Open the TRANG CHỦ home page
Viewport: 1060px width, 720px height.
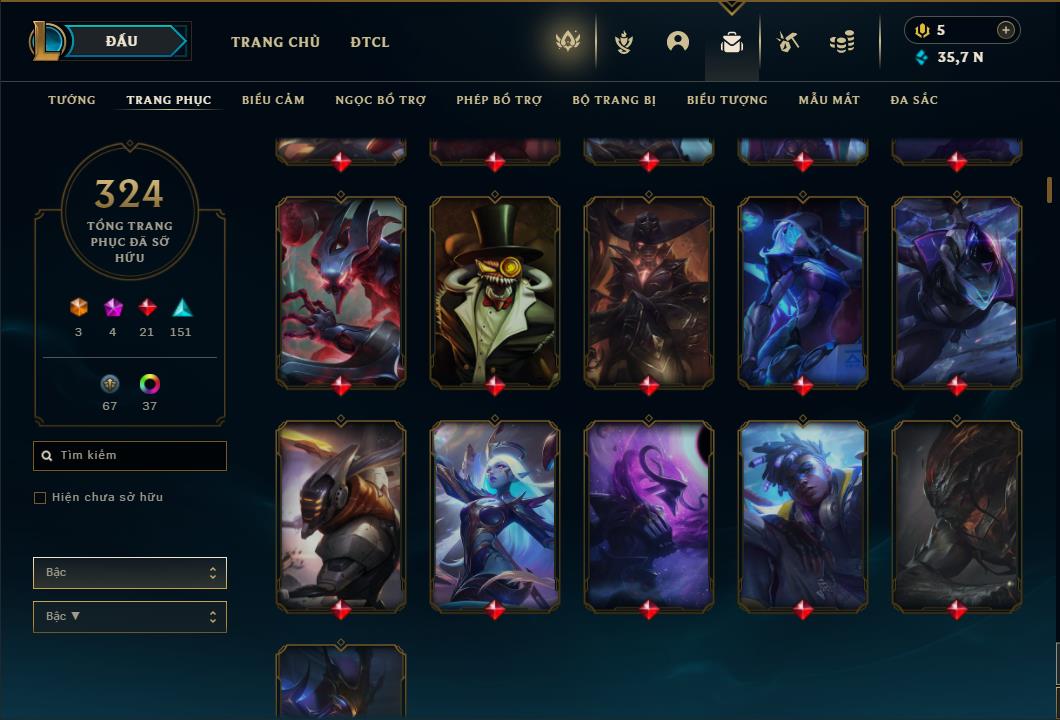point(275,42)
